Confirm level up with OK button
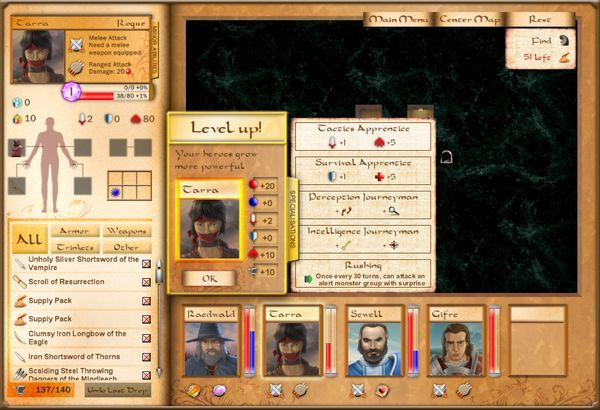Image resolution: width=600 pixels, height=410 pixels. tap(209, 277)
